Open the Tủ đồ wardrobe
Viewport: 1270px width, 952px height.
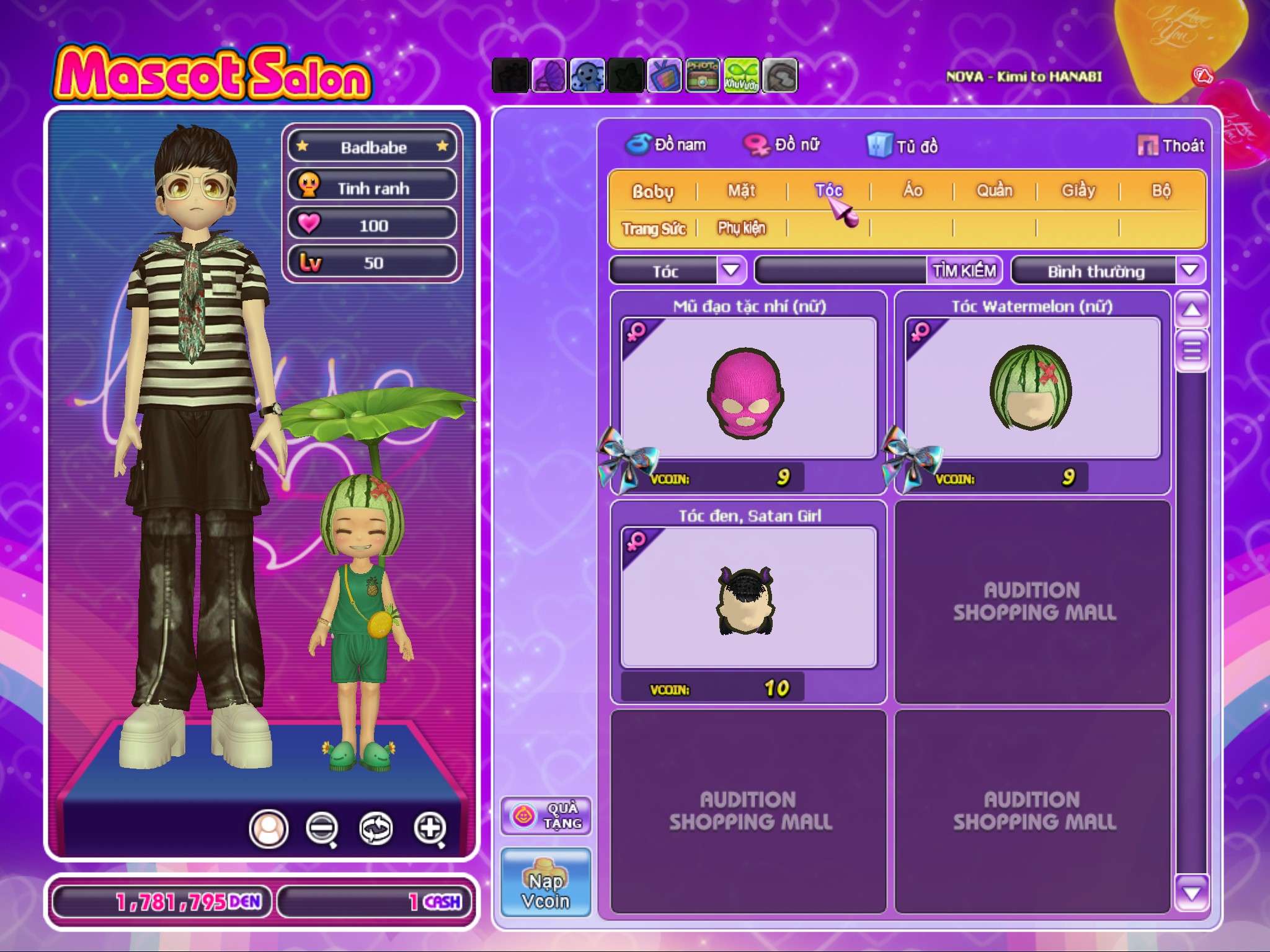903,146
